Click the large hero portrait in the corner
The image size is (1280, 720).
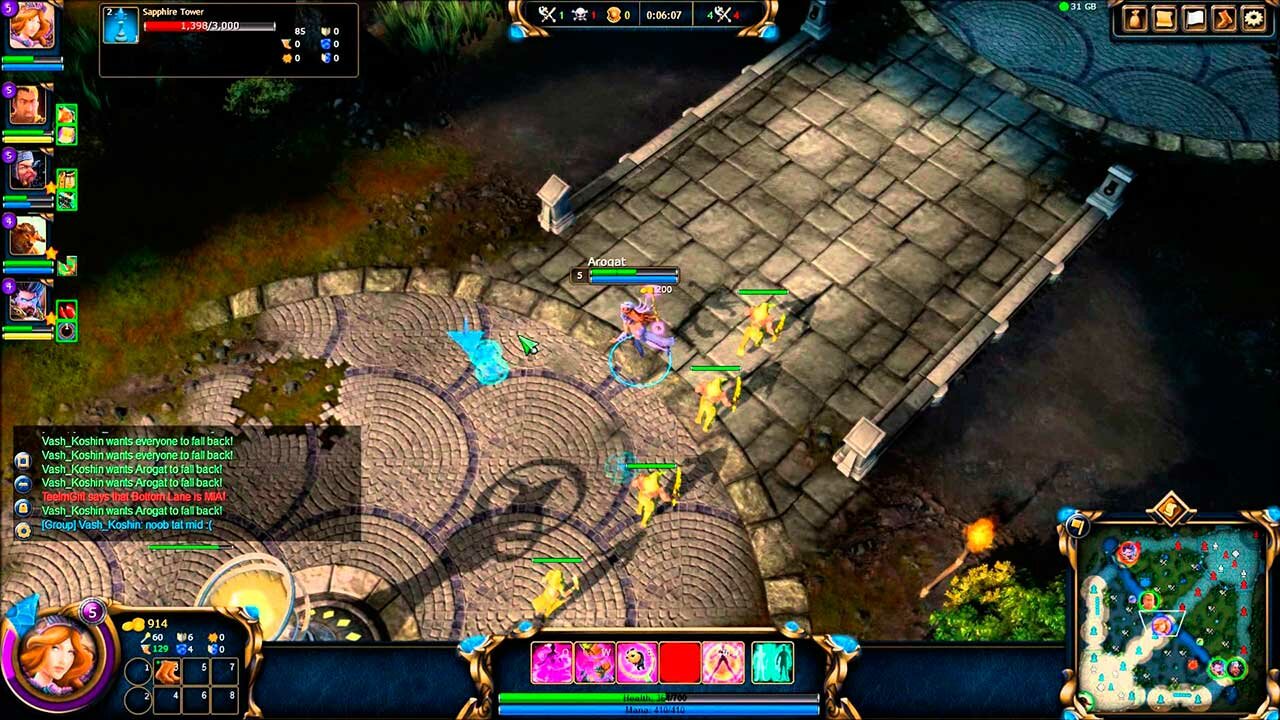click(57, 656)
